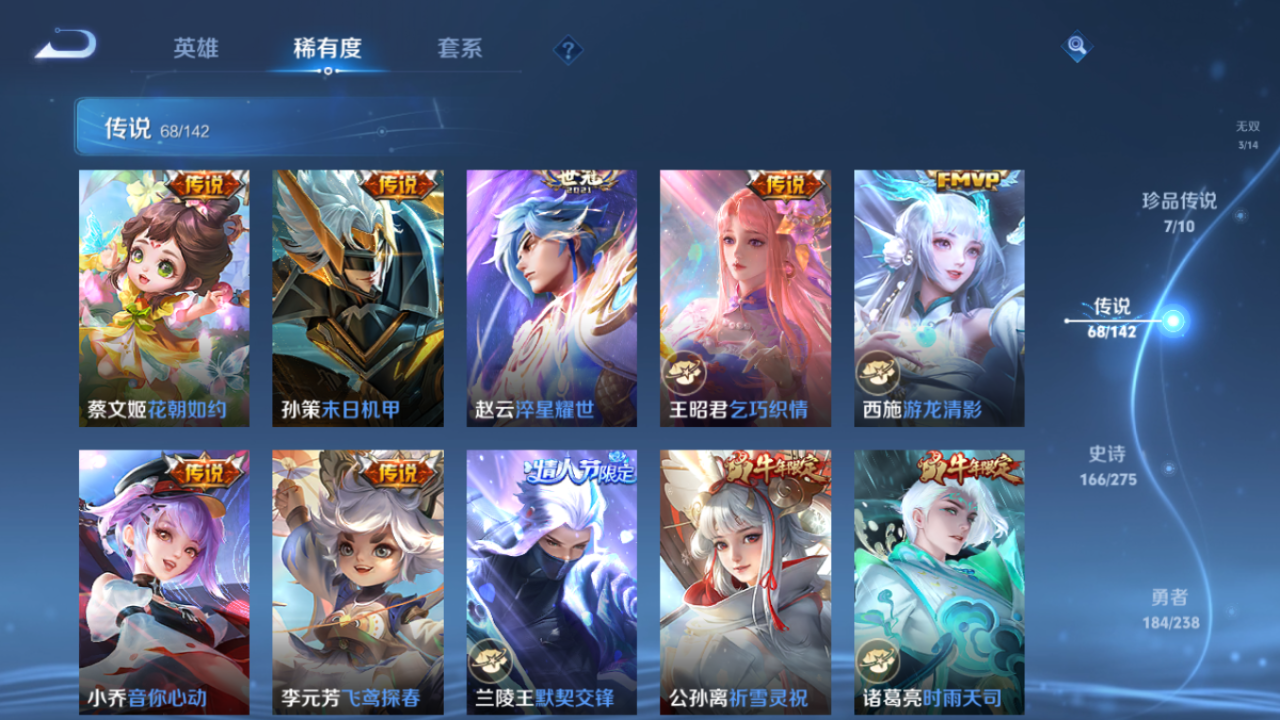Screen dimensions: 1280x720
Task: Go to the 勇者 184/238 rarity section
Action: (x=1170, y=608)
